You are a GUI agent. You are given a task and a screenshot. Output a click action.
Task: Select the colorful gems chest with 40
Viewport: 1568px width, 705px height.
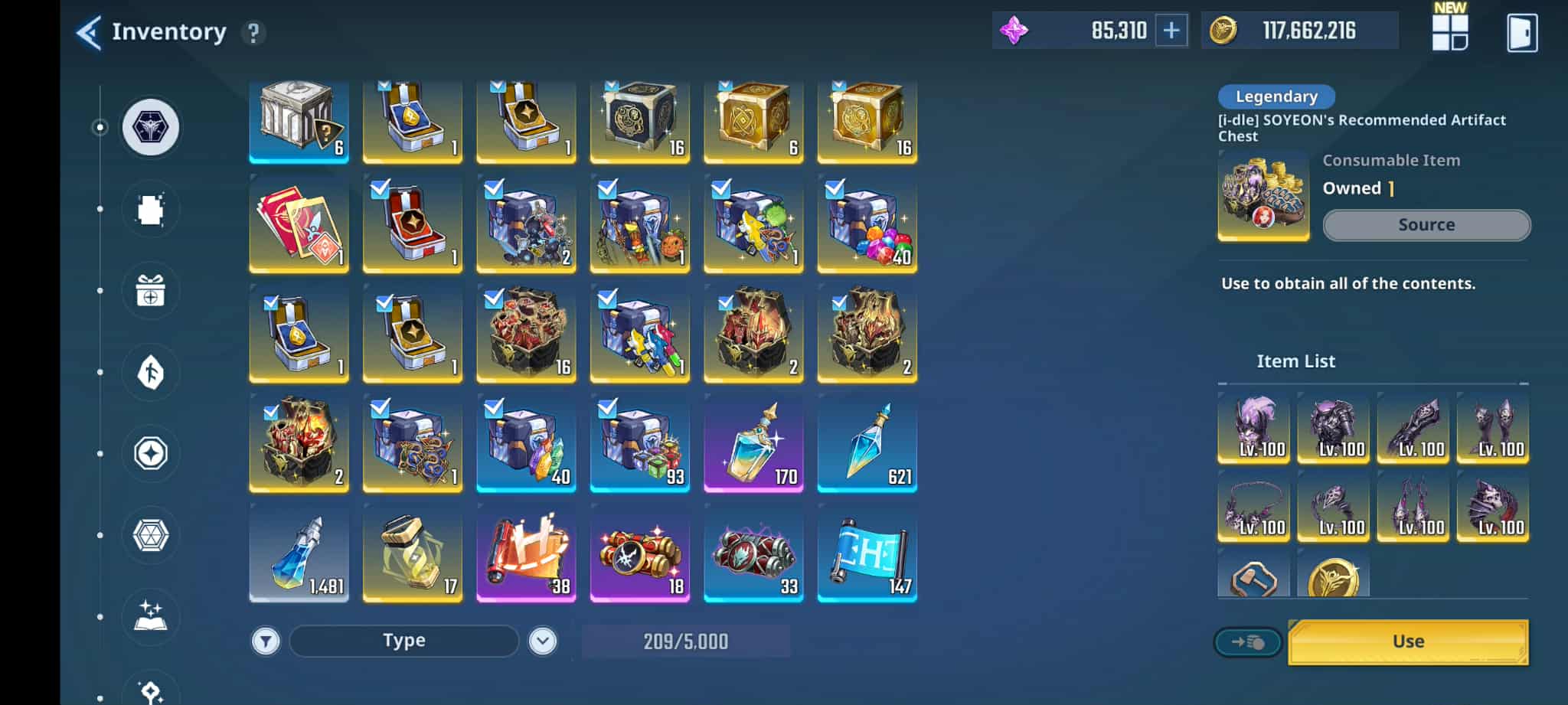867,224
